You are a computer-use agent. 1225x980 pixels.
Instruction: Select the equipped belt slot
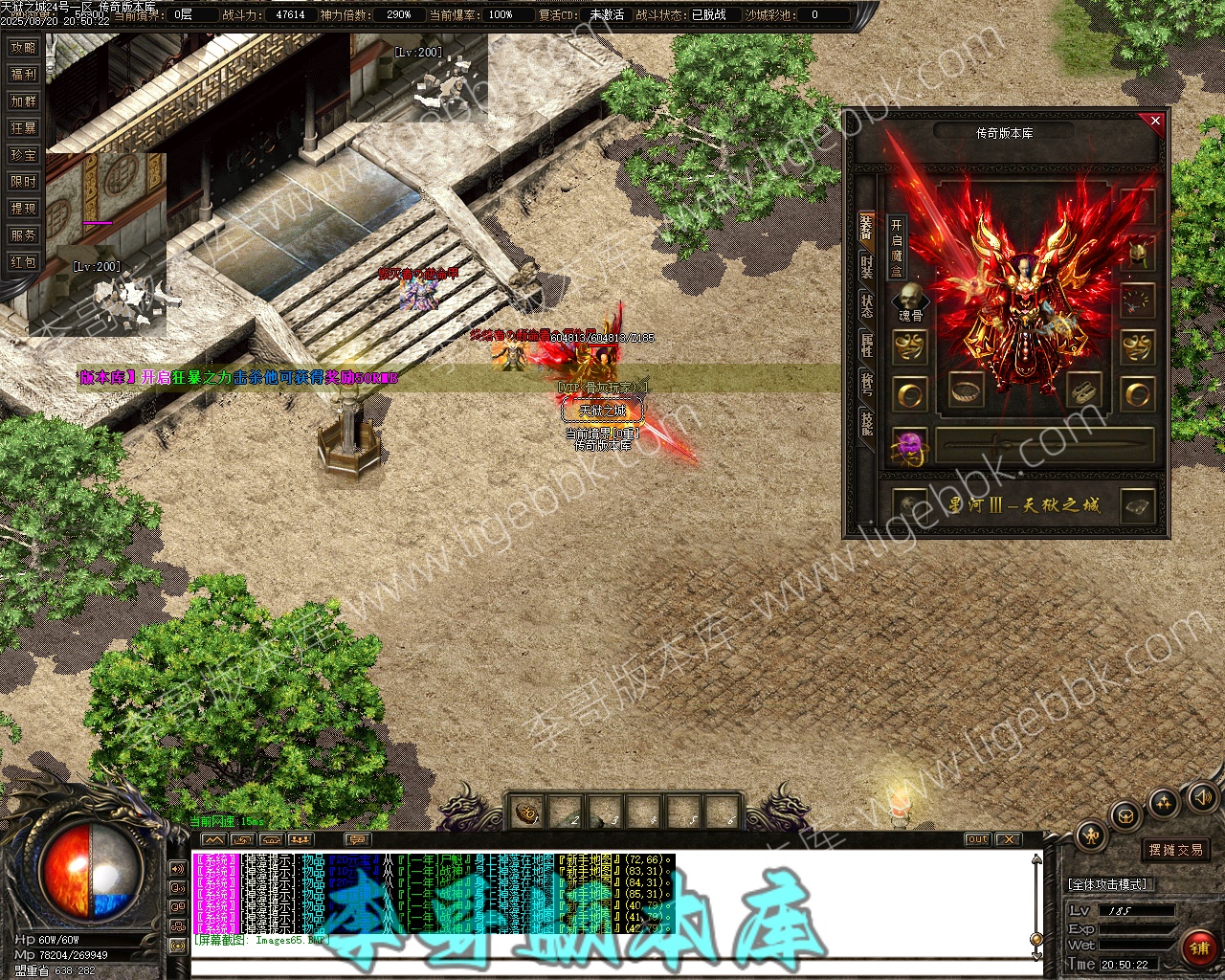click(x=967, y=390)
